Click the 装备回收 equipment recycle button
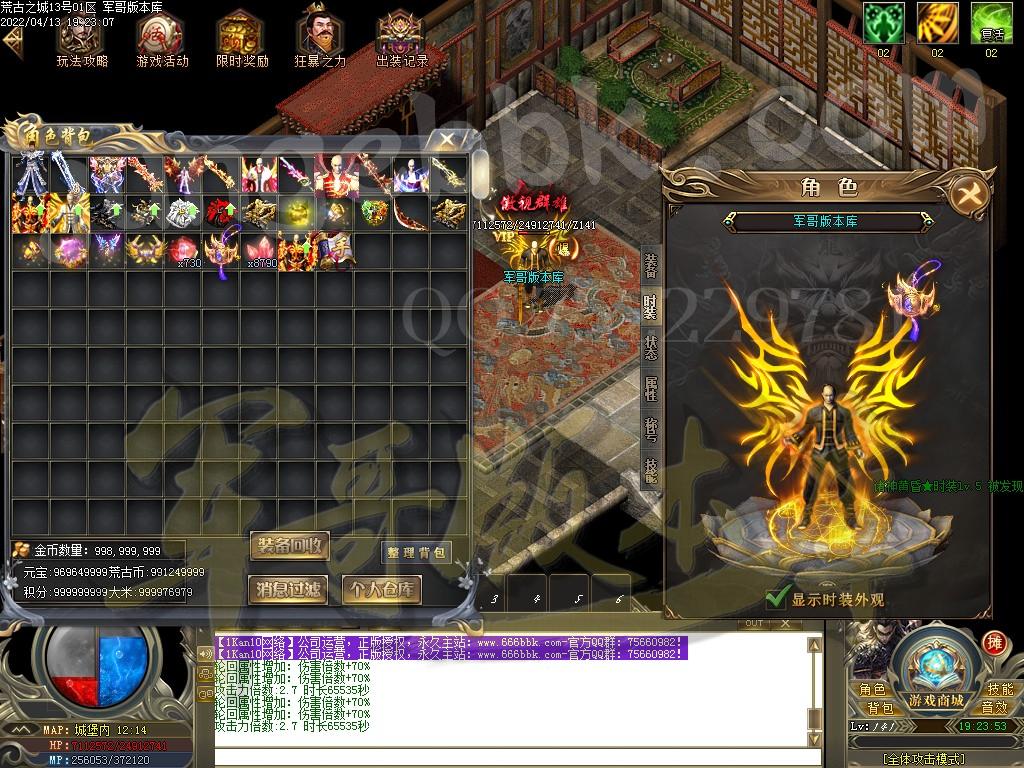Screen dimensions: 1024x768 [x=289, y=546]
